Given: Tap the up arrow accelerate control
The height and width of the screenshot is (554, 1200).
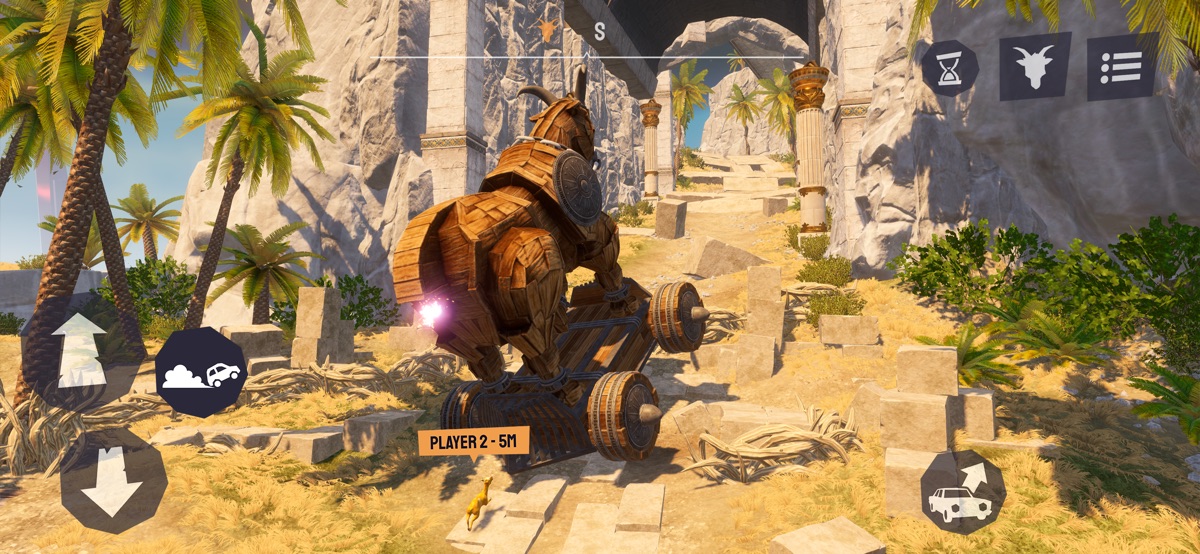Looking at the screenshot, I should click(x=80, y=352).
